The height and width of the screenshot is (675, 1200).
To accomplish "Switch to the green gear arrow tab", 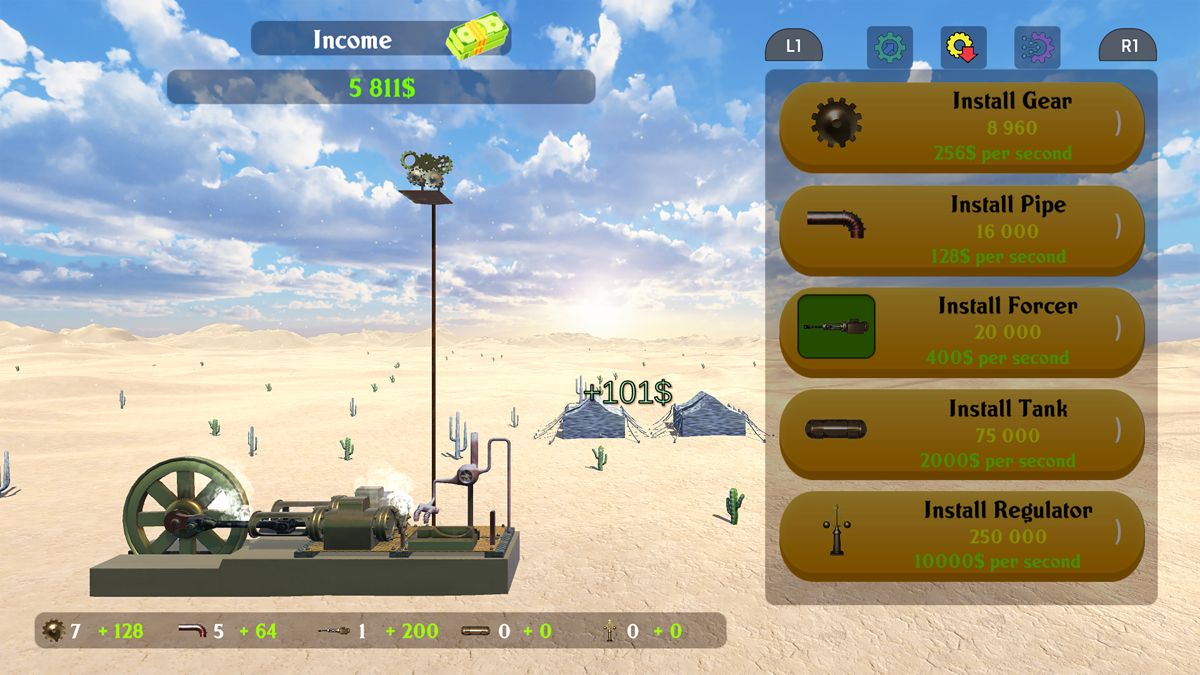I will [889, 47].
